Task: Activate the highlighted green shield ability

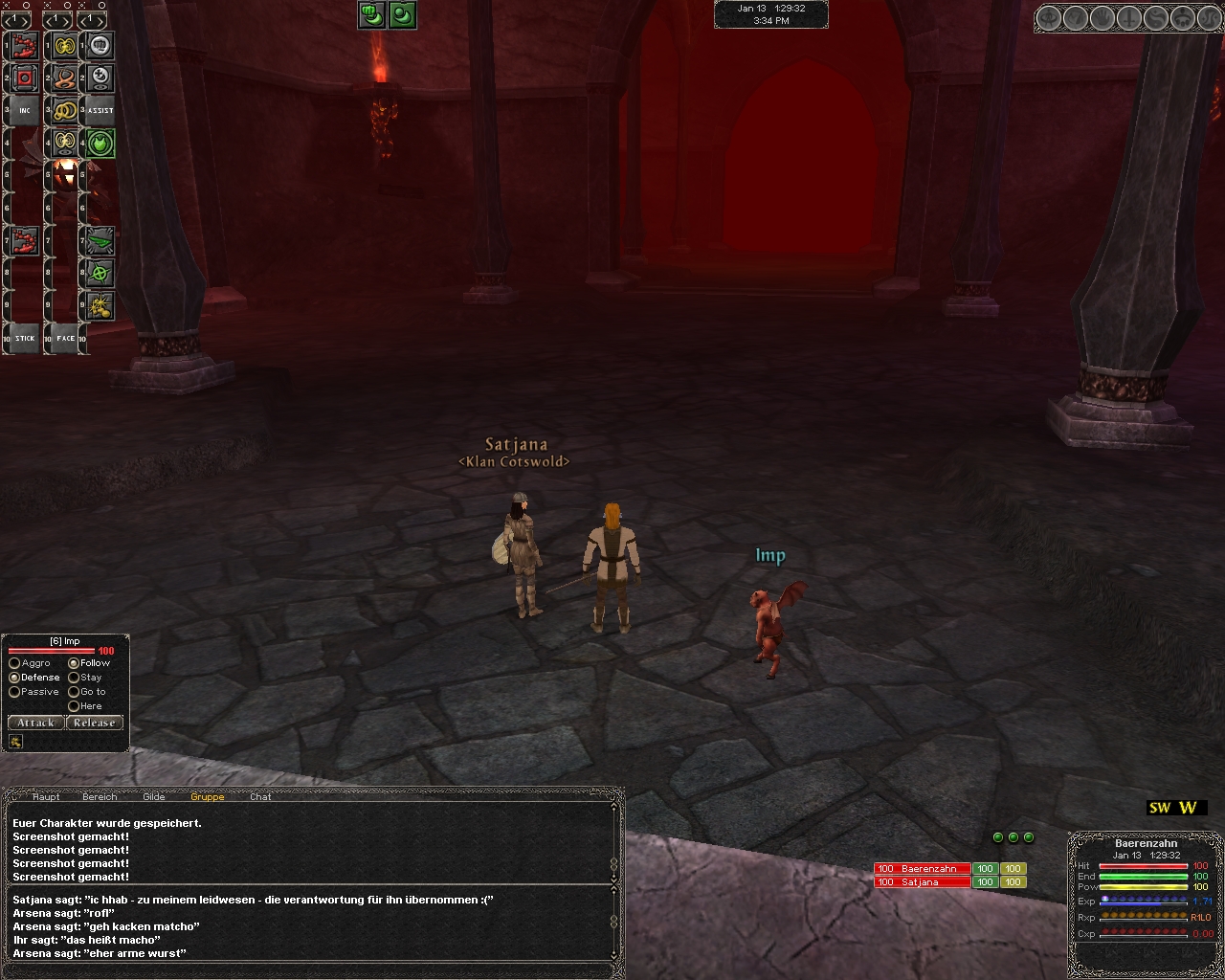Action: pyautogui.click(x=100, y=144)
